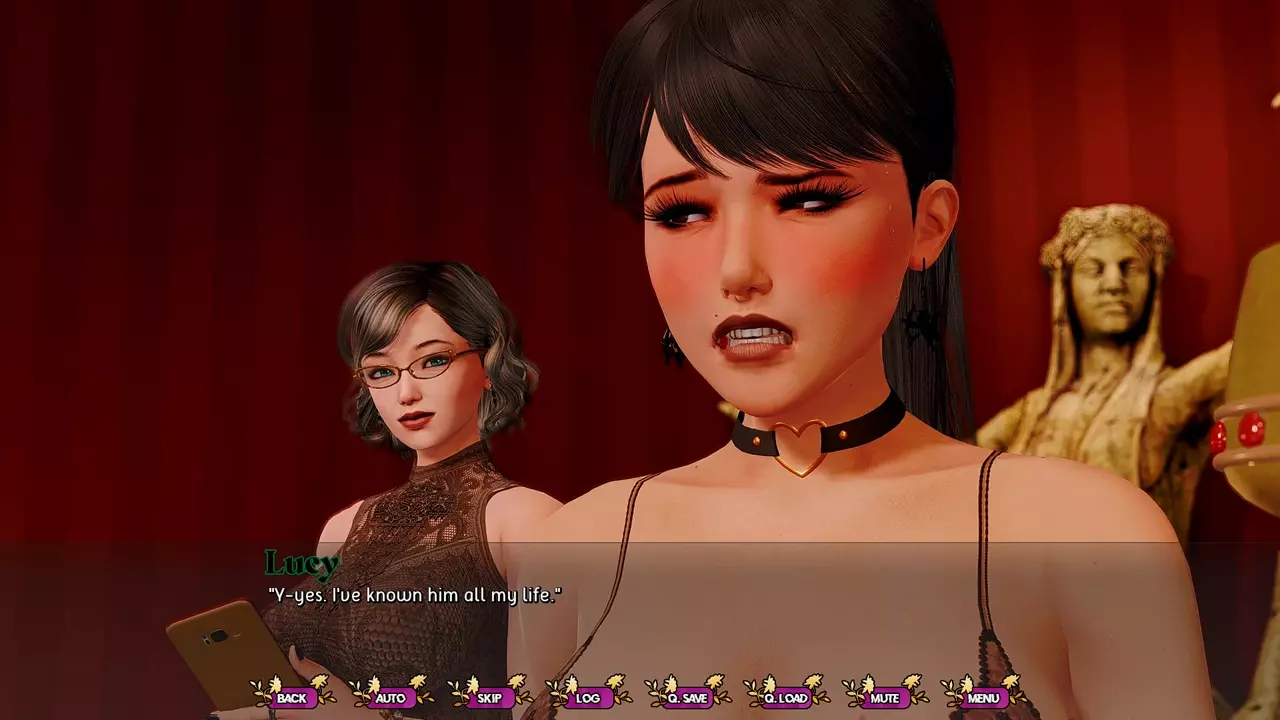Quick save with Q. SAVE
The width and height of the screenshot is (1280, 720).
point(687,697)
